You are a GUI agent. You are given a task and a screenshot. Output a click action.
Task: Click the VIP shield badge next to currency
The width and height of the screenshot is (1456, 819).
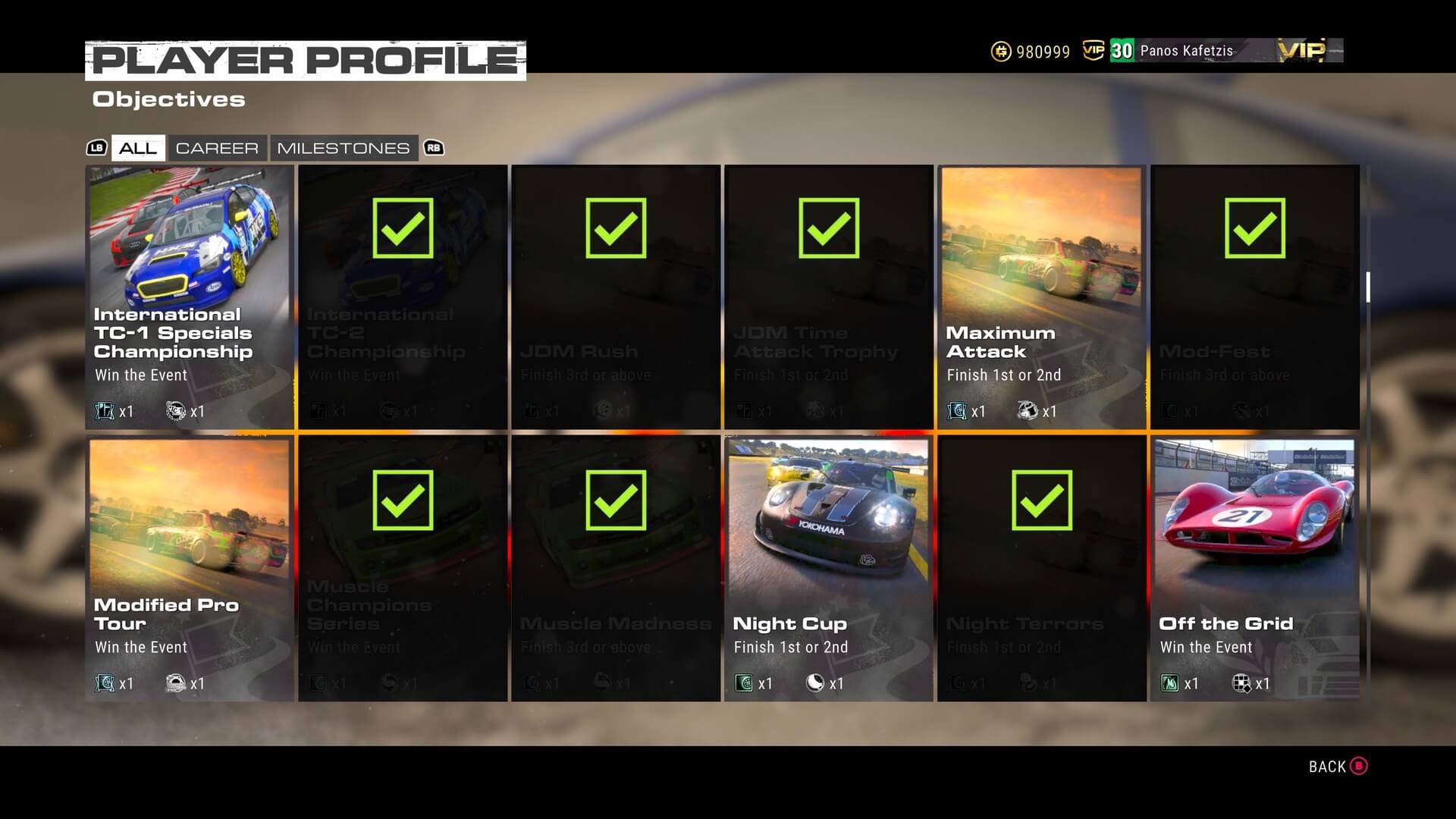point(1093,51)
